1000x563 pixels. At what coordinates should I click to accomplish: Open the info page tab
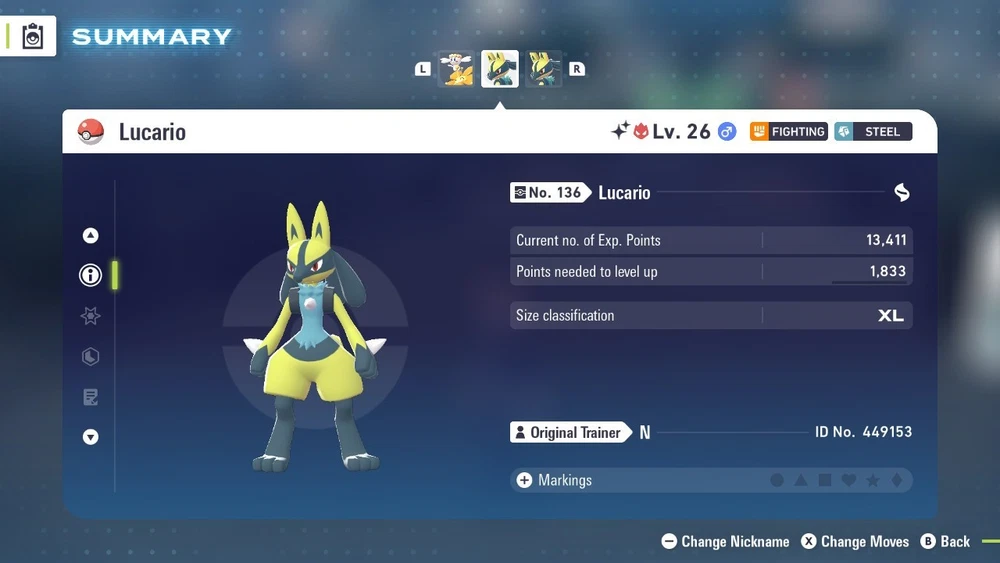91,275
